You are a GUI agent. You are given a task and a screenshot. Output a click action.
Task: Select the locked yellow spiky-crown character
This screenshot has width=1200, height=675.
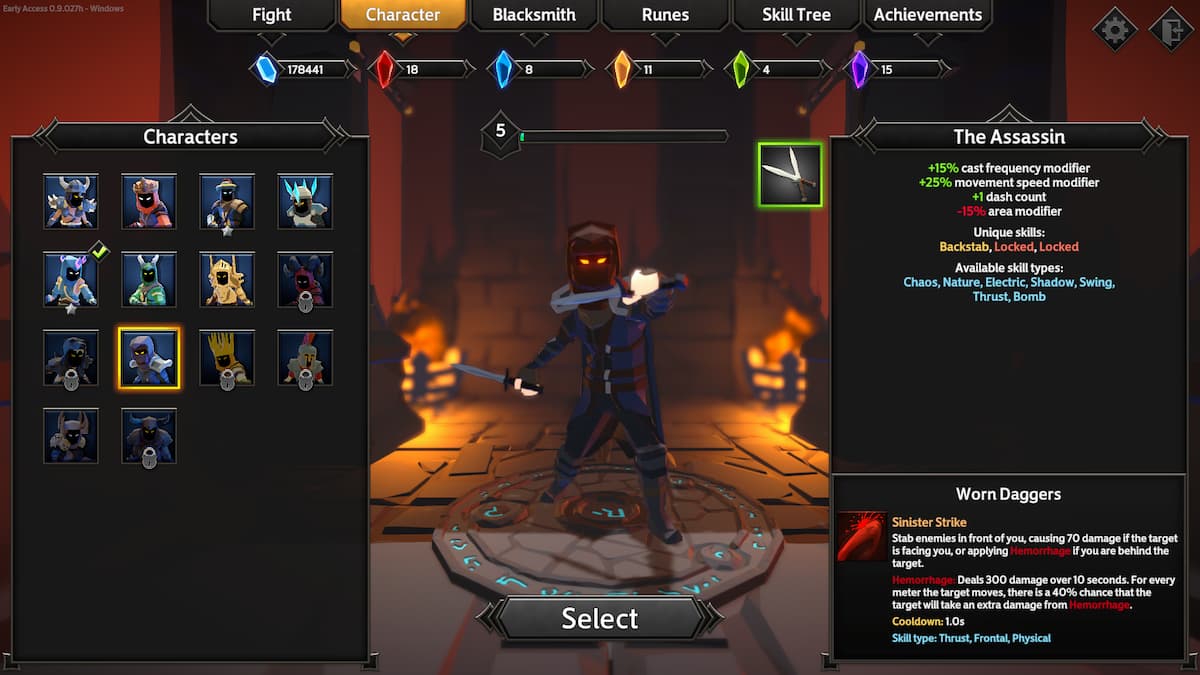[x=227, y=357]
